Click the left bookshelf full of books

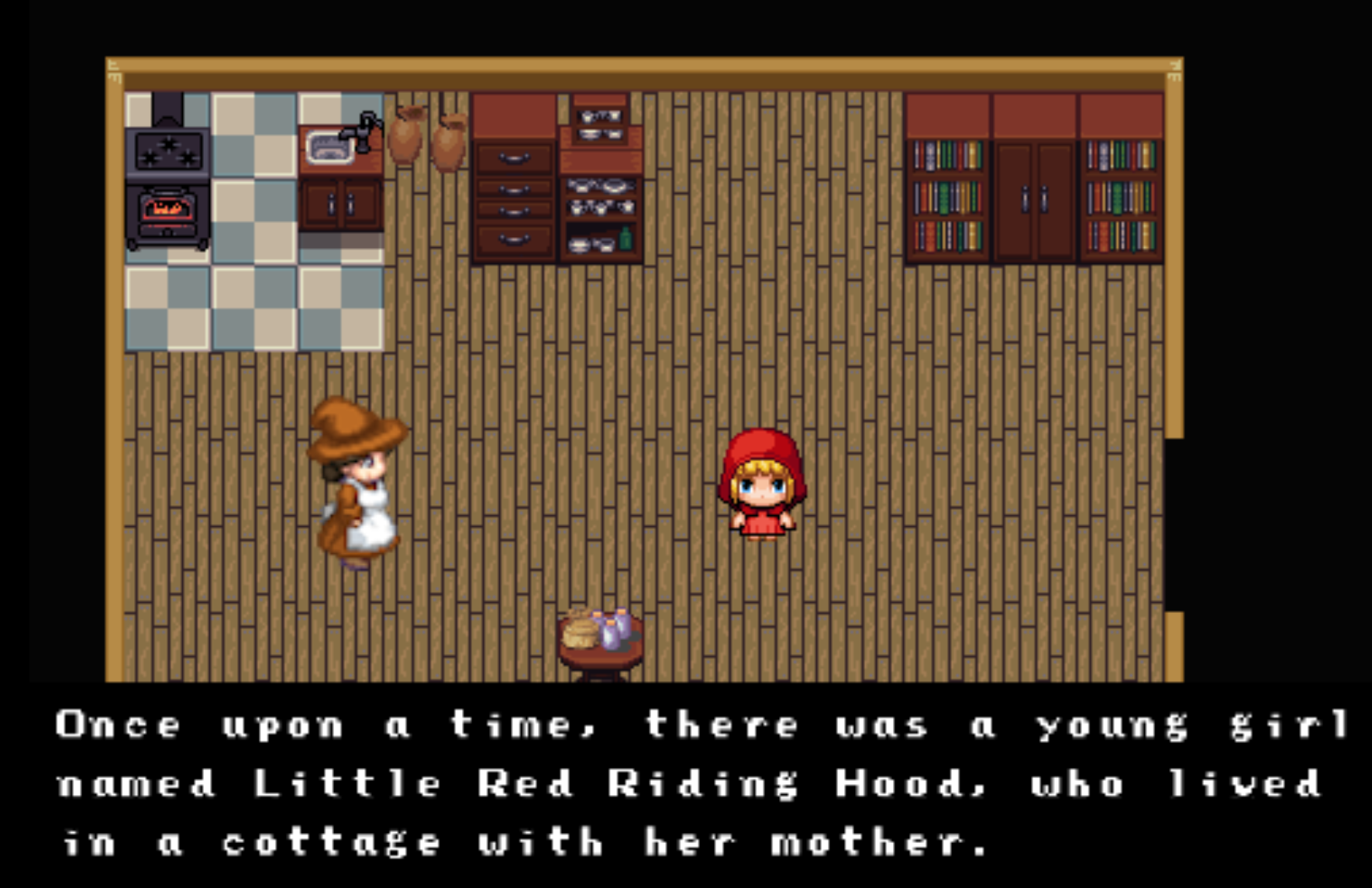click(947, 198)
